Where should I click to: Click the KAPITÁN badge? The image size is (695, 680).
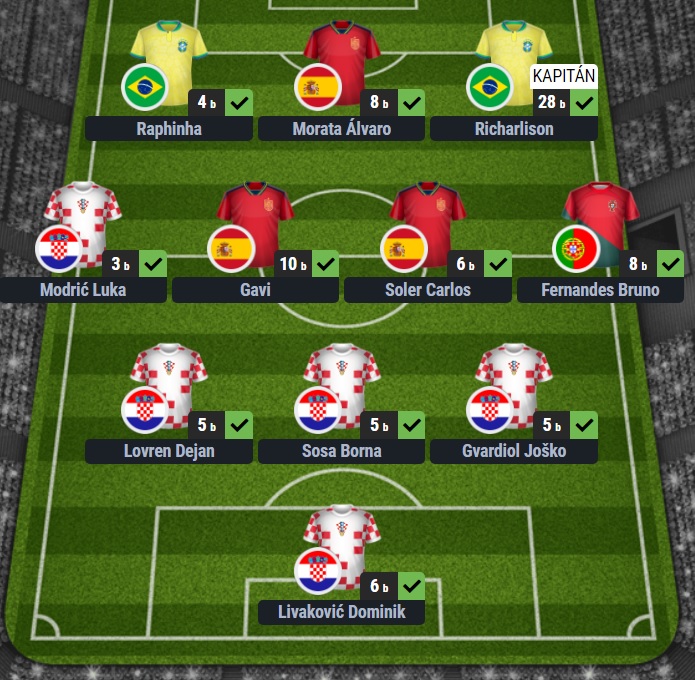565,76
